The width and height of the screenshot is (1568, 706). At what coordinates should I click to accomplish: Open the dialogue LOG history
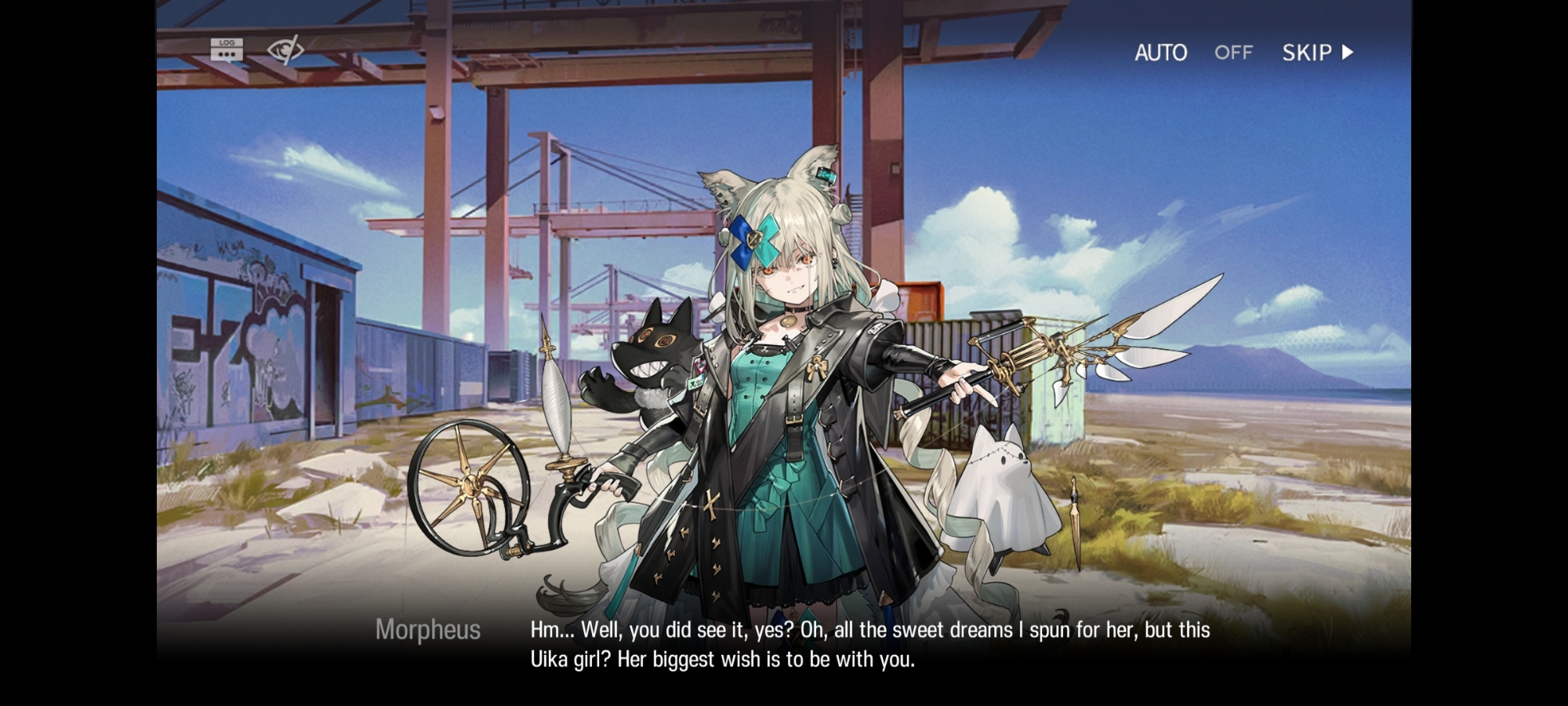pos(227,50)
